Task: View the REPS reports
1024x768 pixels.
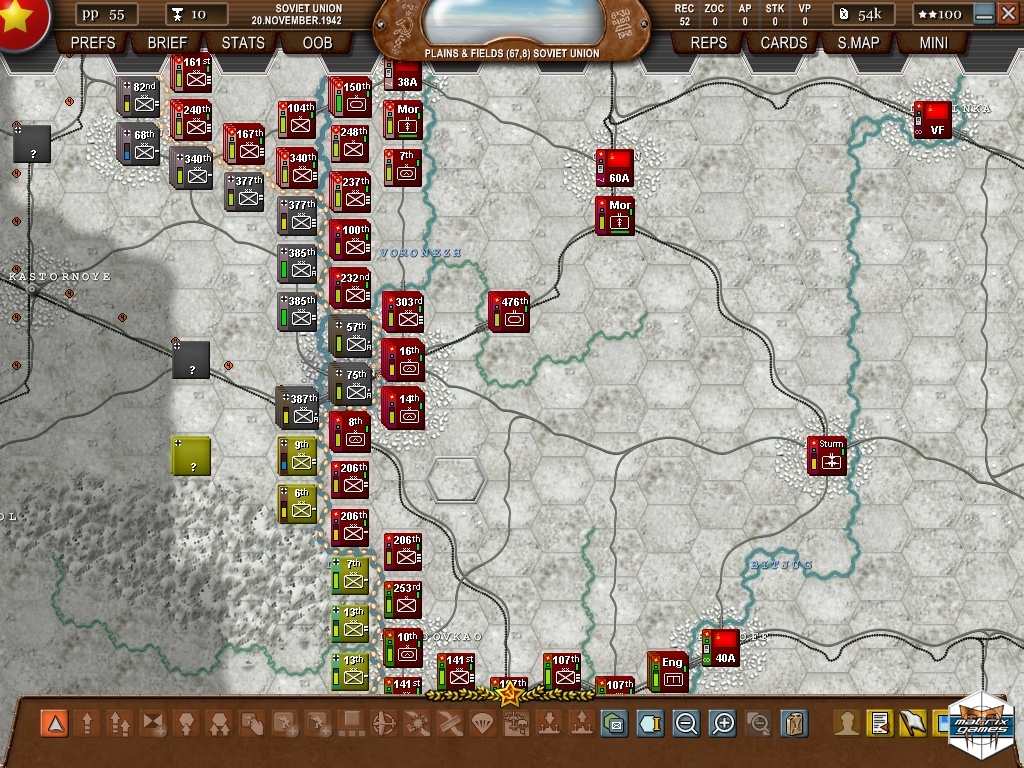Action: 709,43
